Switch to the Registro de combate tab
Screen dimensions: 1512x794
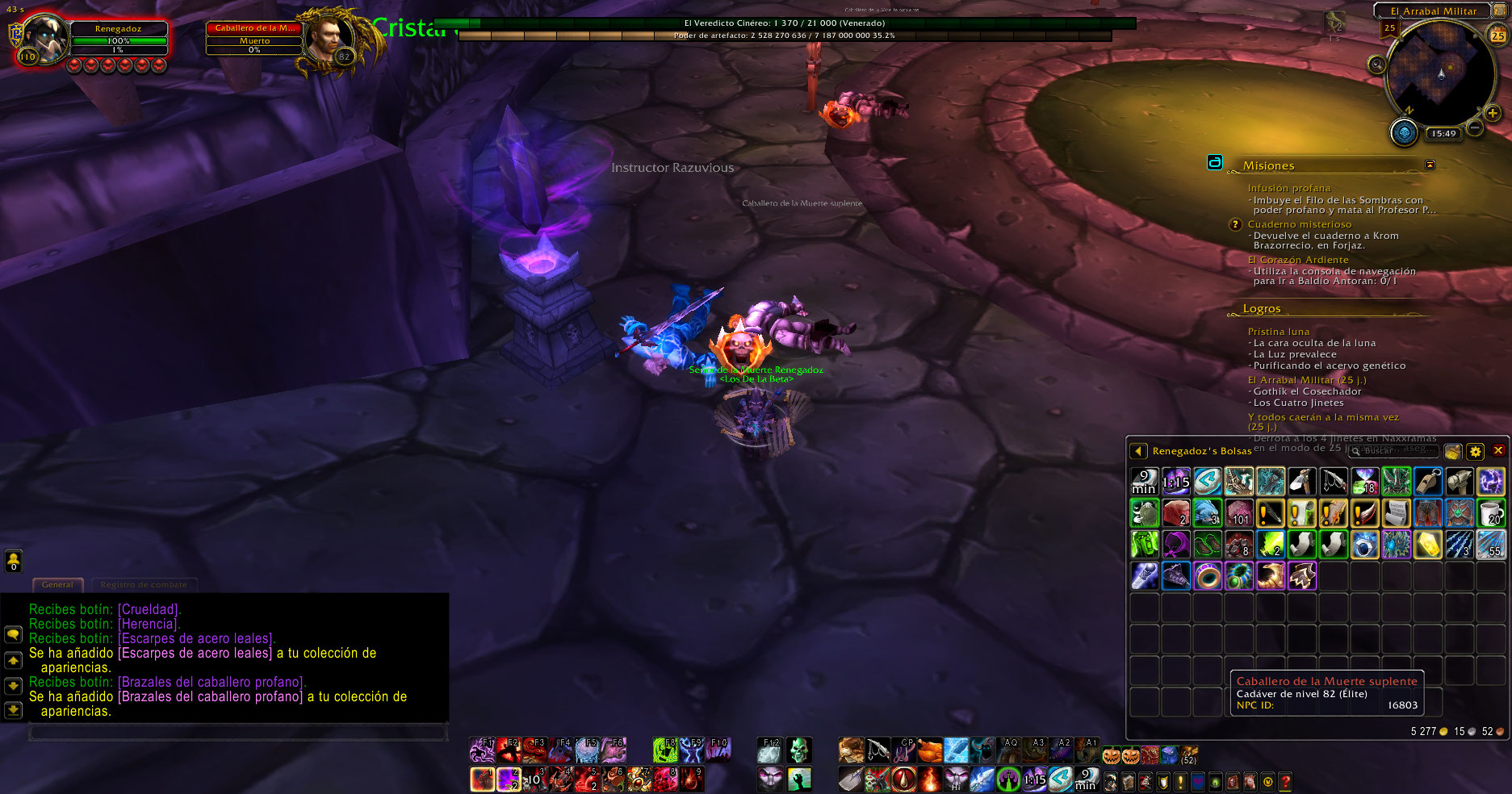tap(144, 584)
